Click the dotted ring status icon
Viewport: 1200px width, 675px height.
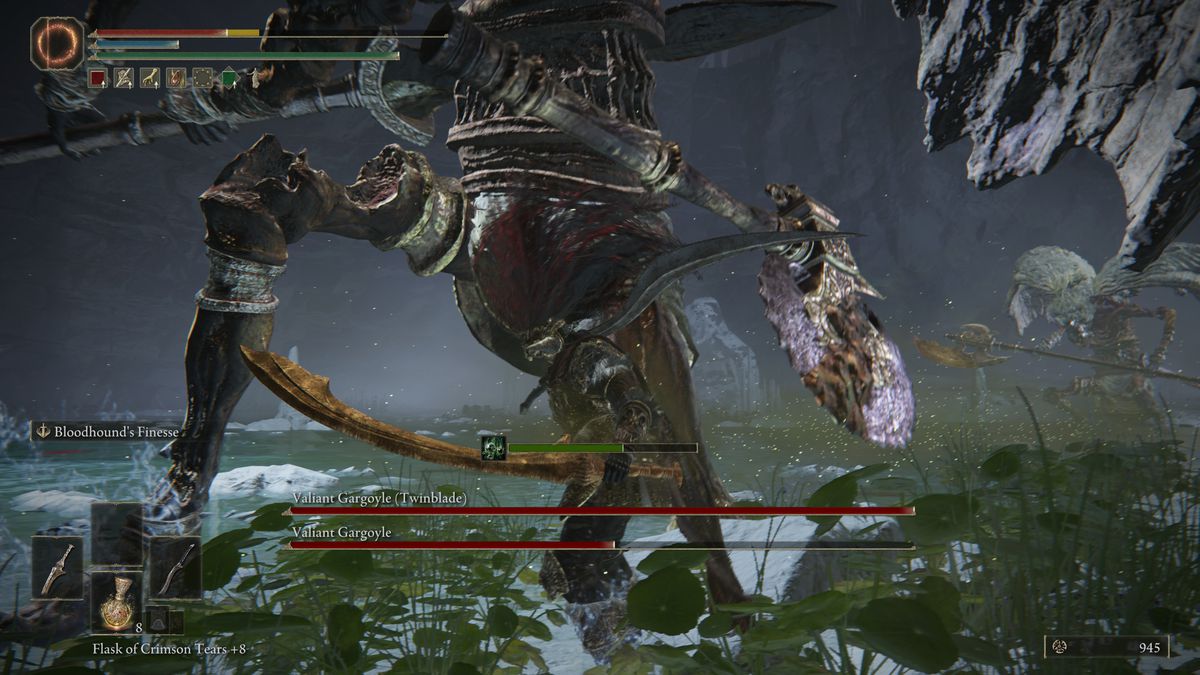[x=202, y=78]
